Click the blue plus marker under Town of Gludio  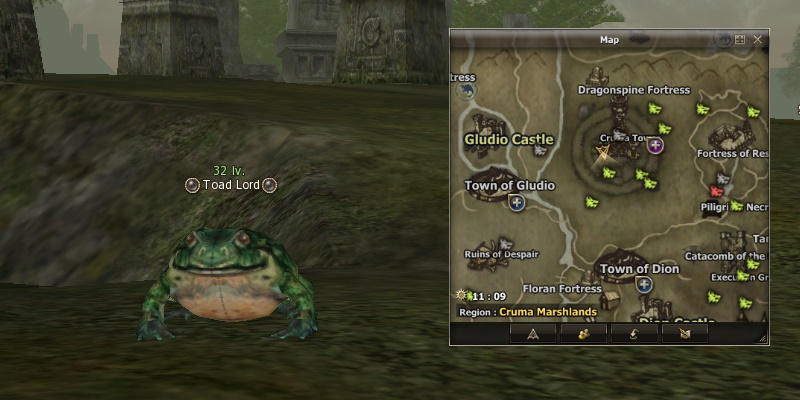point(517,203)
